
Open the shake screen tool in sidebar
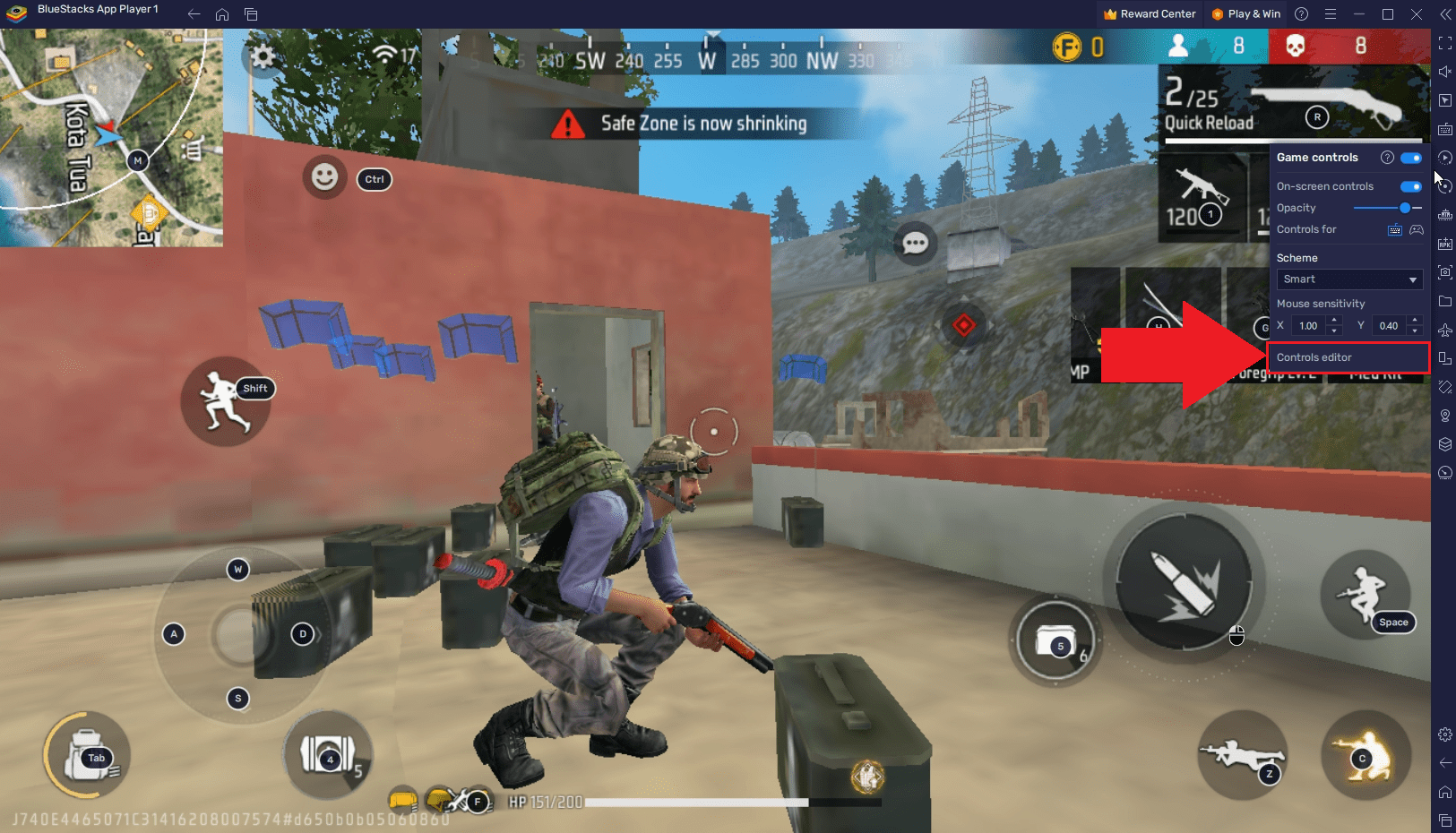click(x=1445, y=386)
